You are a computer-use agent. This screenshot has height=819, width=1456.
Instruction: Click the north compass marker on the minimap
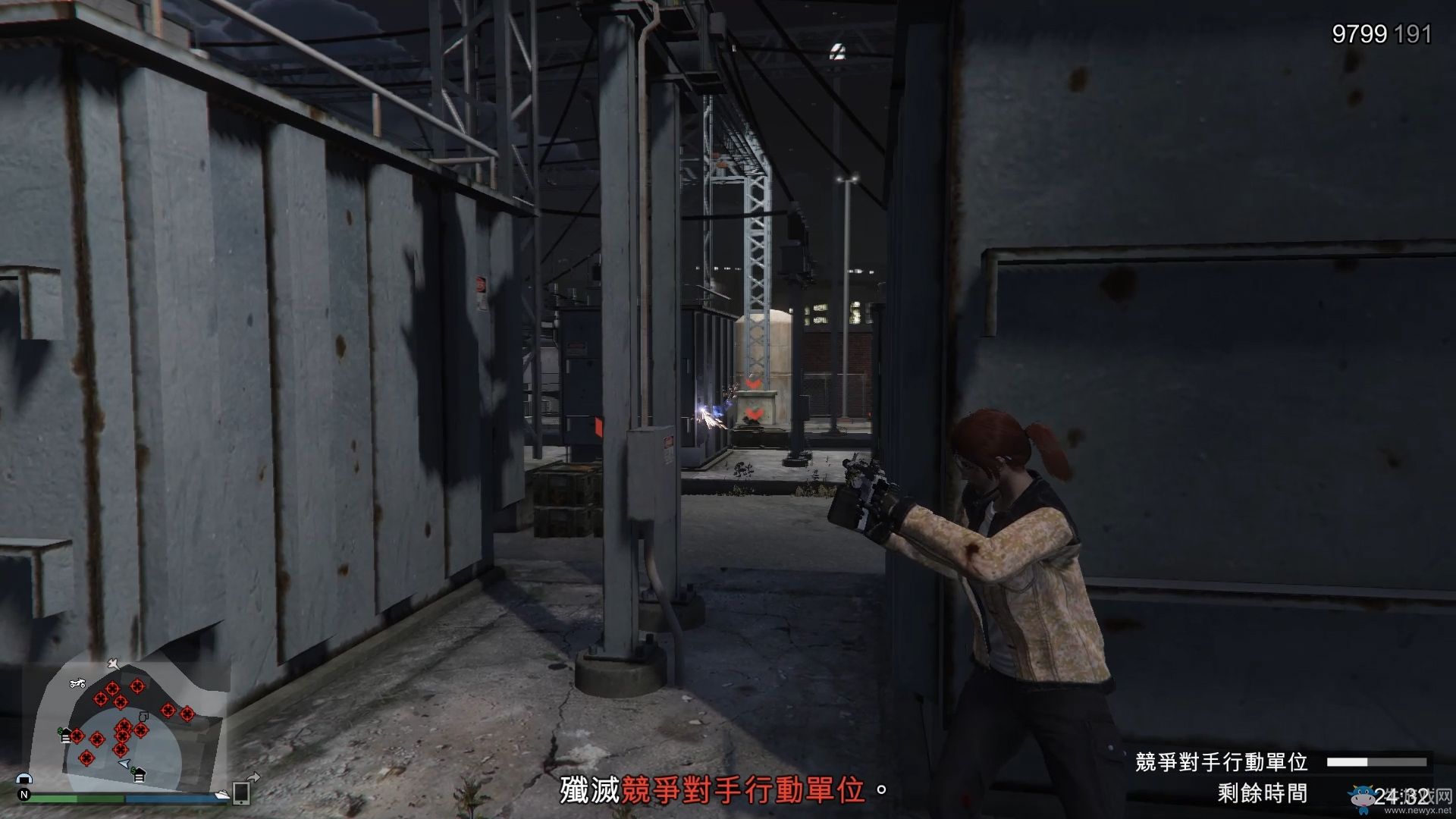pos(24,795)
